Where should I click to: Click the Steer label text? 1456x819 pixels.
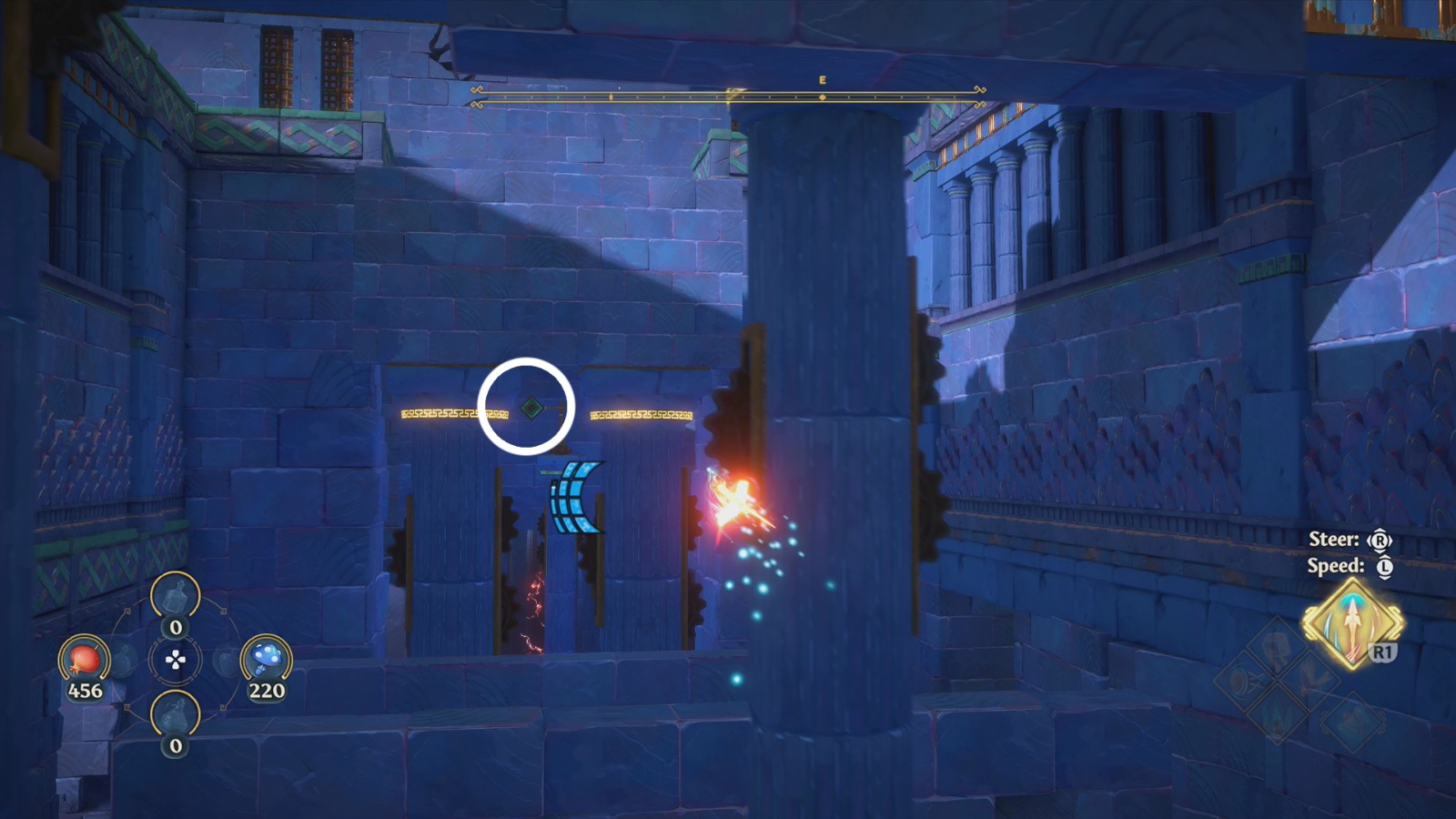pos(1334,539)
